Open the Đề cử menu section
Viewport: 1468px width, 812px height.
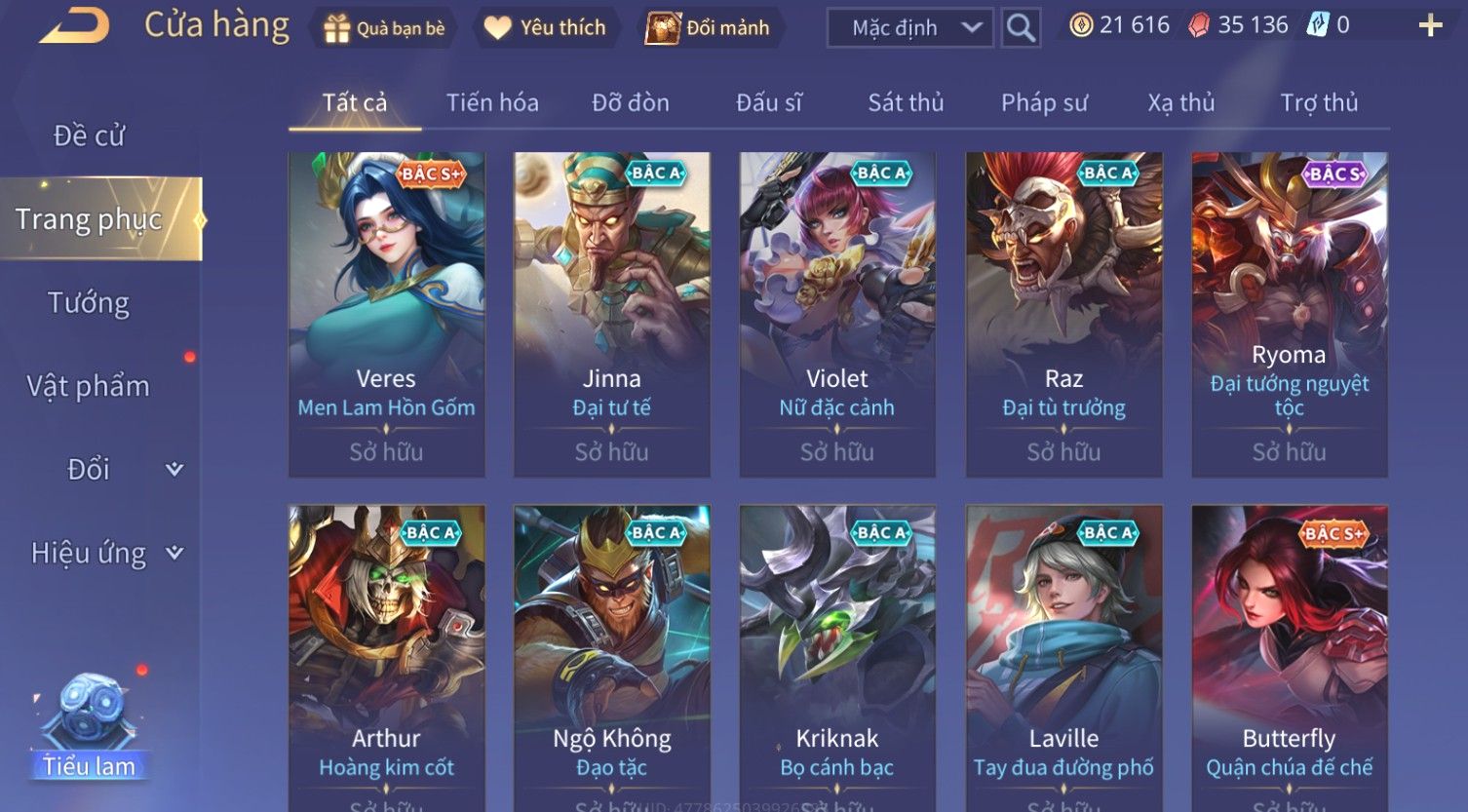[x=89, y=135]
